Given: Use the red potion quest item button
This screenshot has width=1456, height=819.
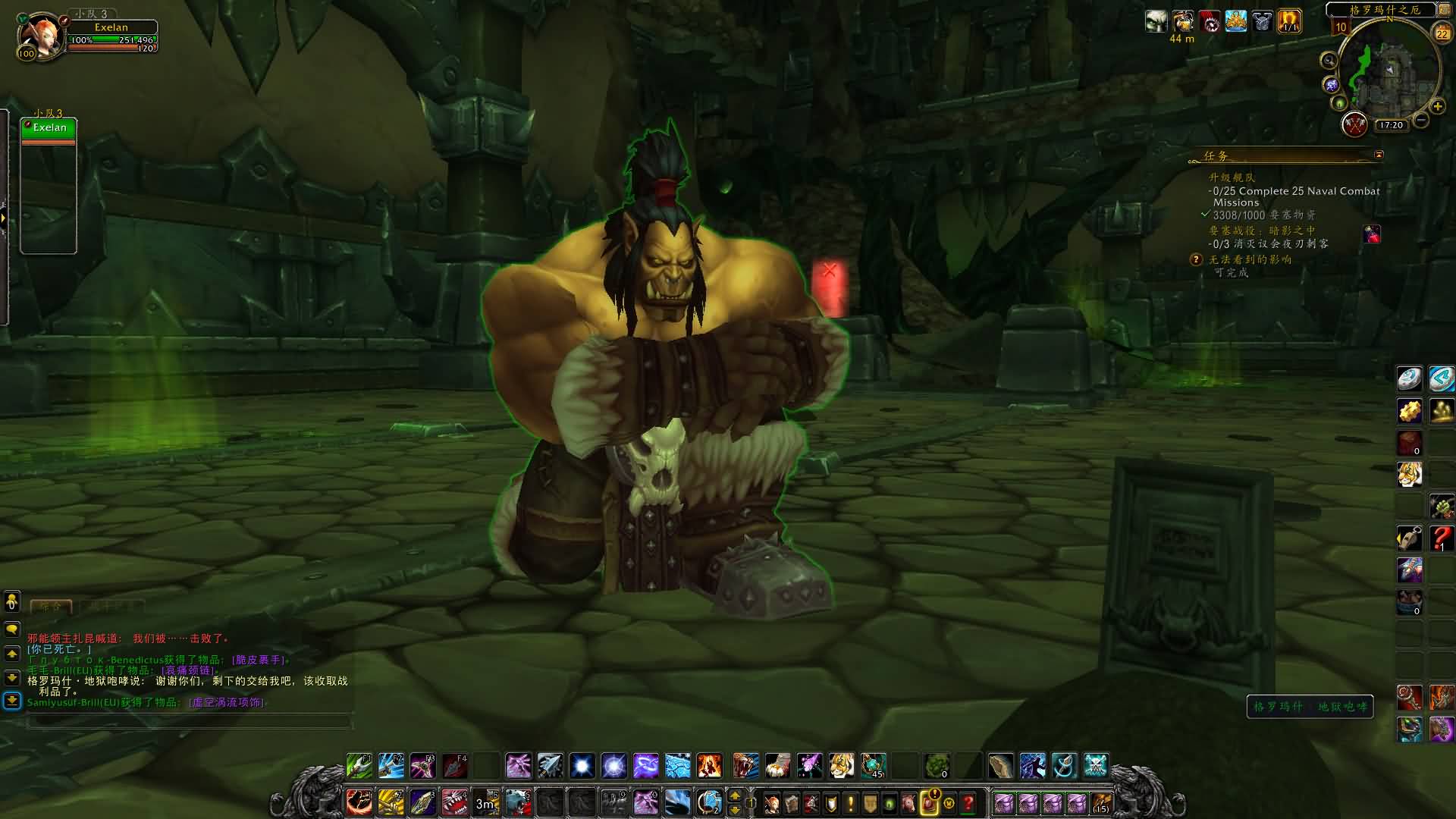Looking at the screenshot, I should (1373, 235).
